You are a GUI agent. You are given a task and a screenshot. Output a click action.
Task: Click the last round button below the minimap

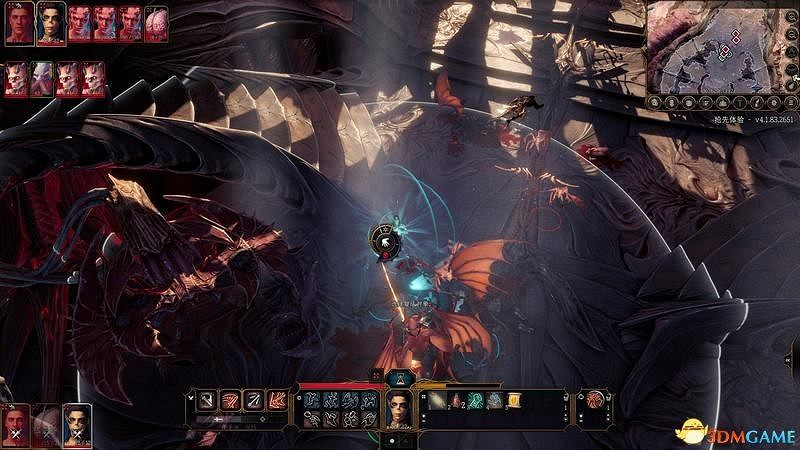(789, 101)
